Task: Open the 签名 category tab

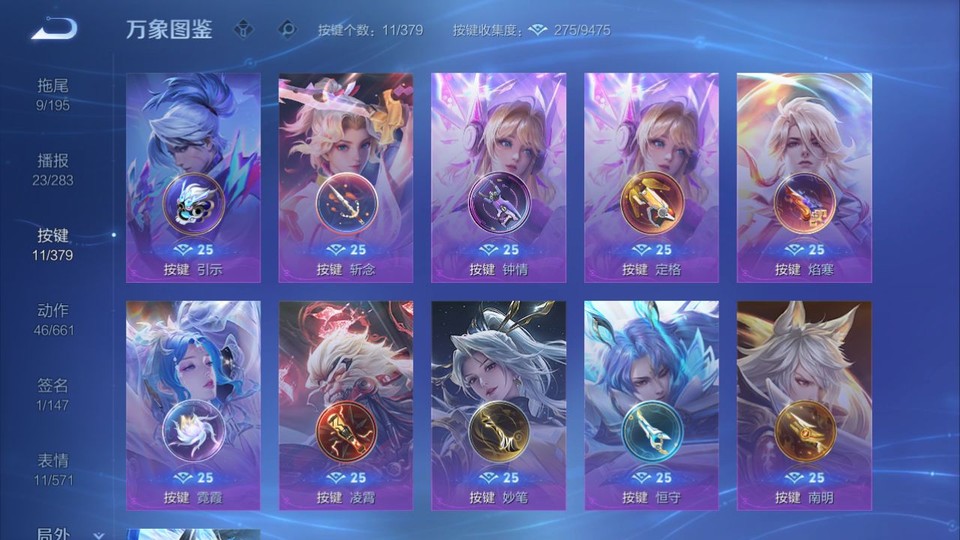Action: pos(53,394)
